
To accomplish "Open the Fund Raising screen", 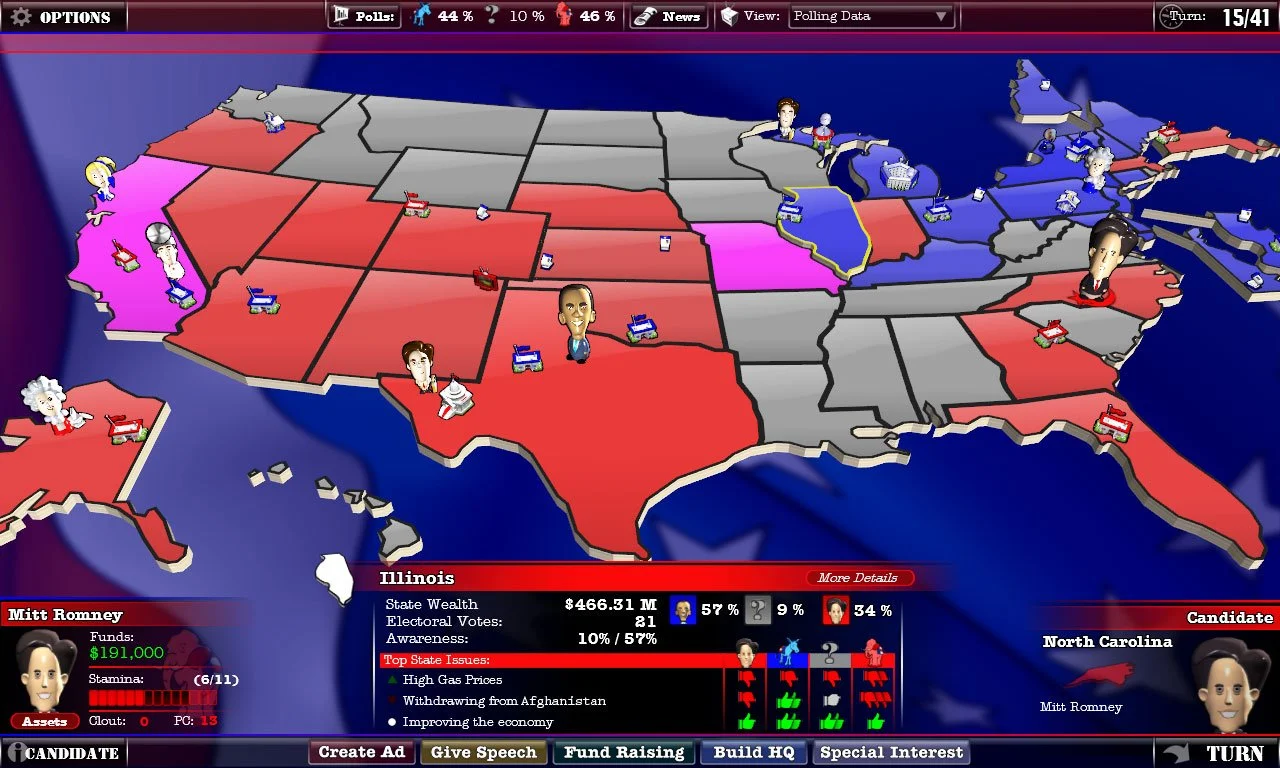I will coord(624,752).
